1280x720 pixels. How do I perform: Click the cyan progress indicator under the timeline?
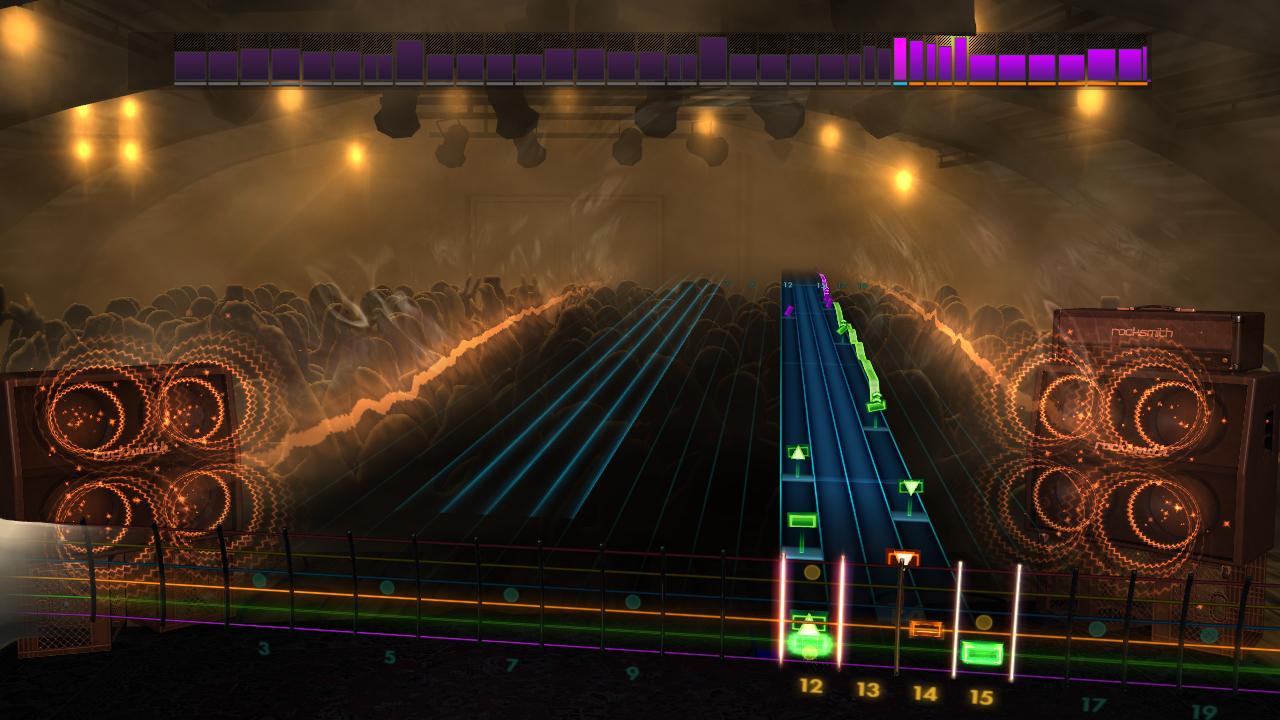pyautogui.click(x=899, y=84)
